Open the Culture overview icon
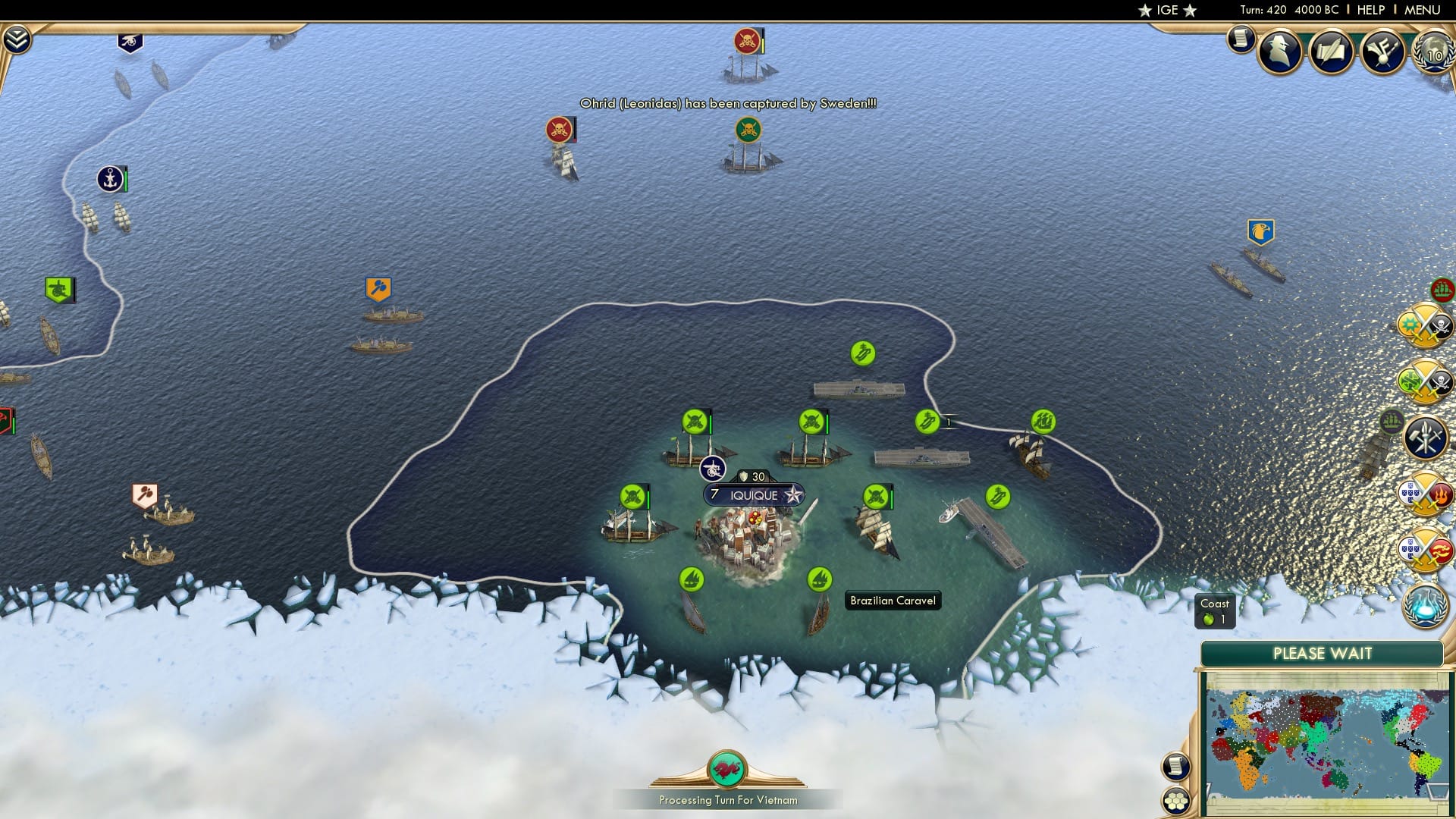The width and height of the screenshot is (1456, 819). [x=1382, y=52]
